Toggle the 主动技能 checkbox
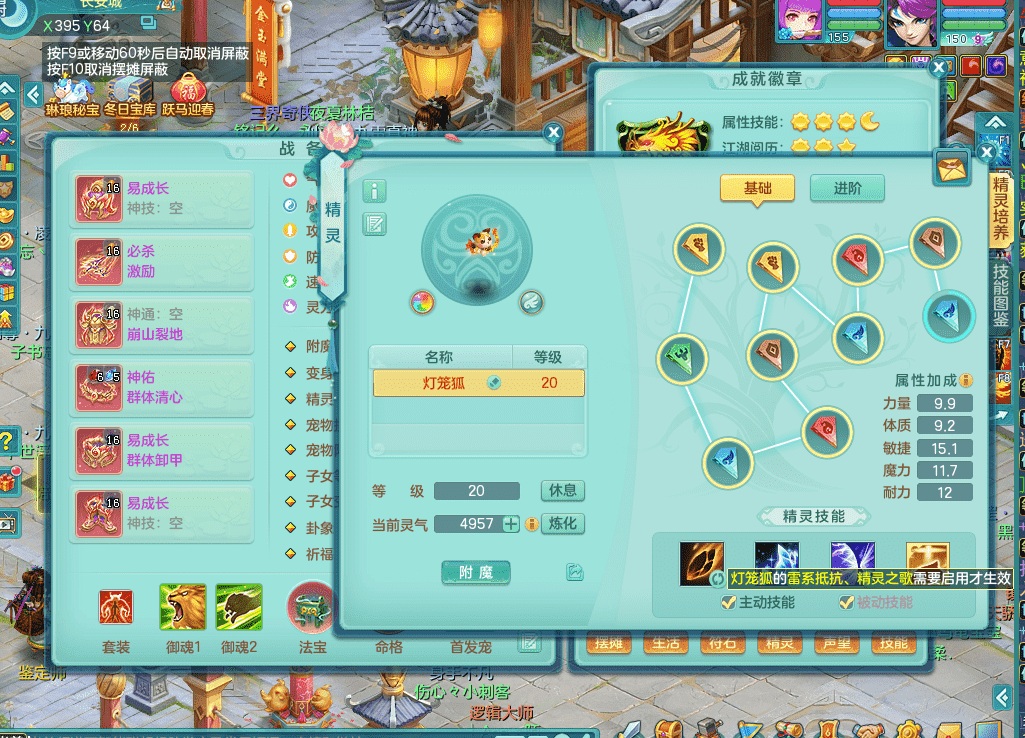Image resolution: width=1025 pixels, height=738 pixels. [x=729, y=602]
